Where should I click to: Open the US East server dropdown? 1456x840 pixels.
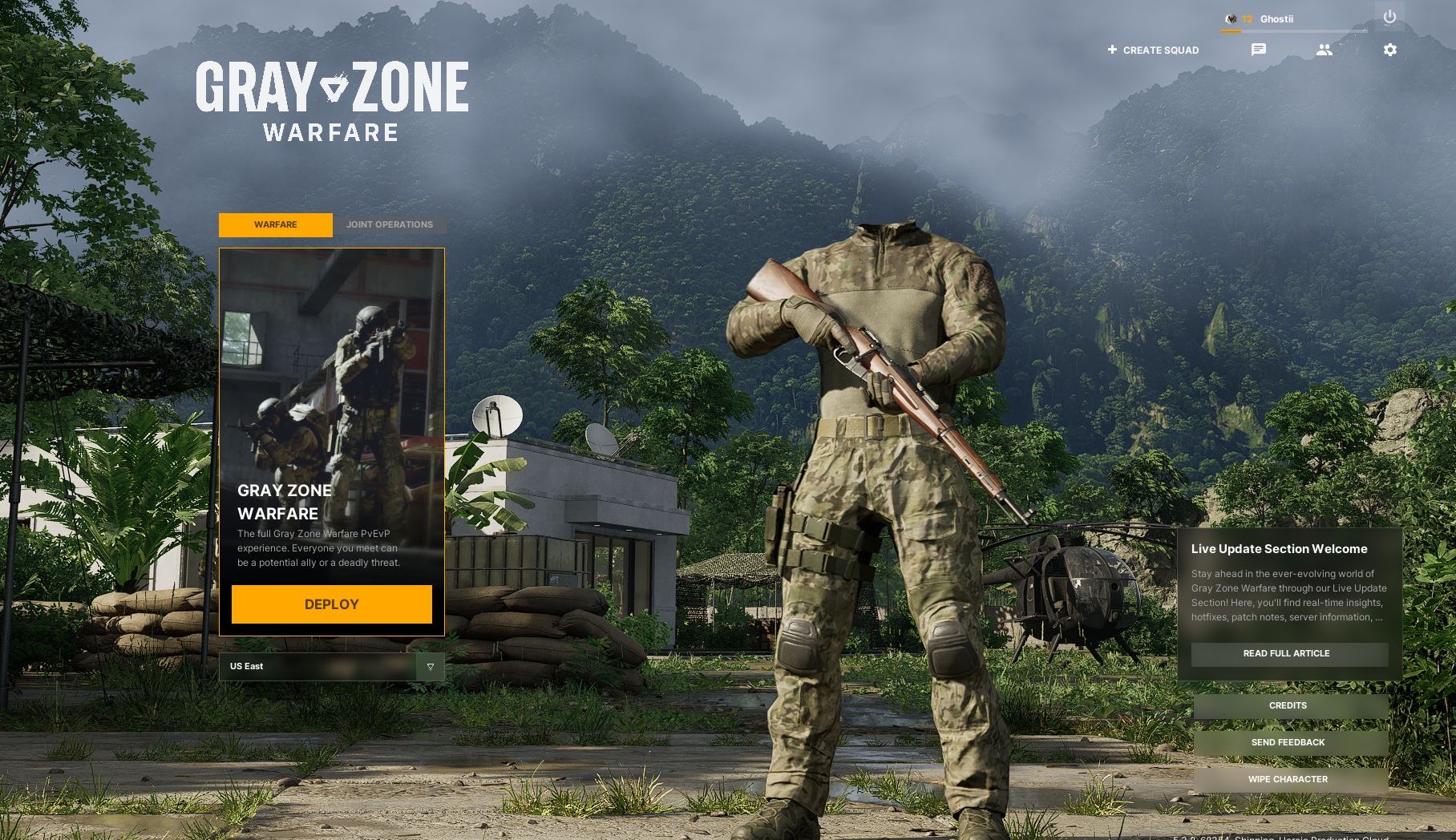point(430,667)
